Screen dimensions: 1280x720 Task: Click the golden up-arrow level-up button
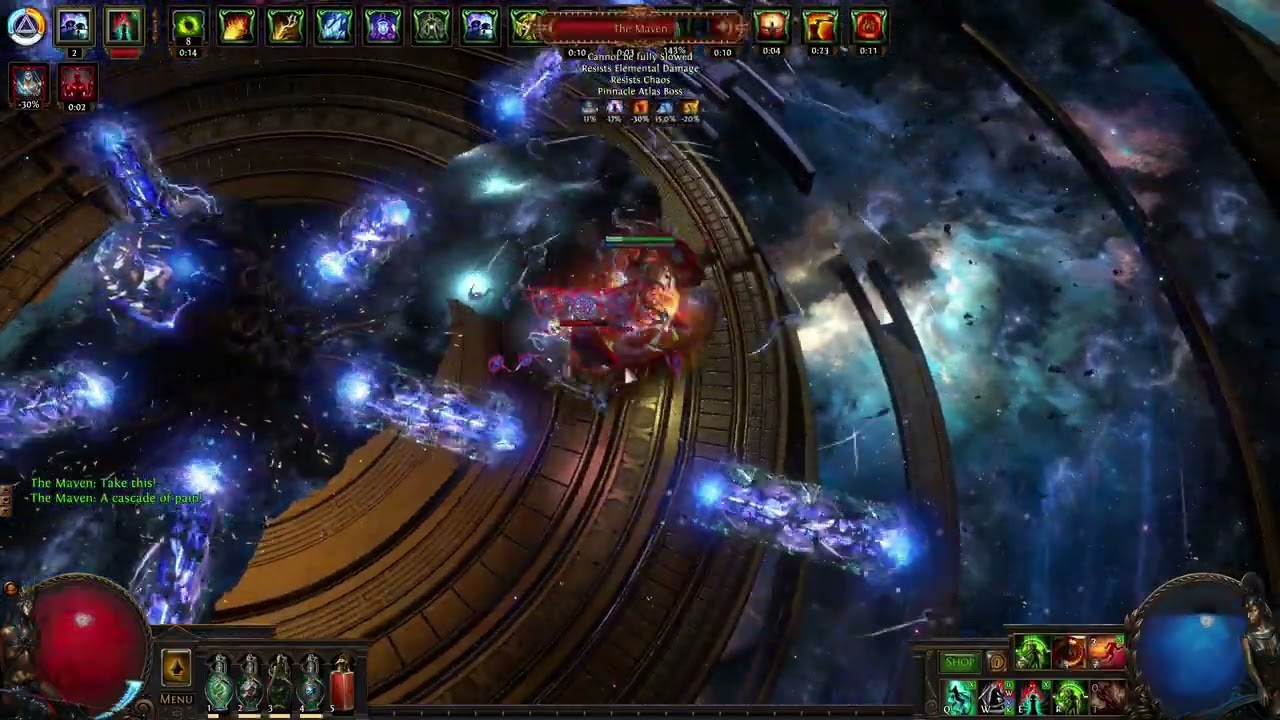[176, 667]
